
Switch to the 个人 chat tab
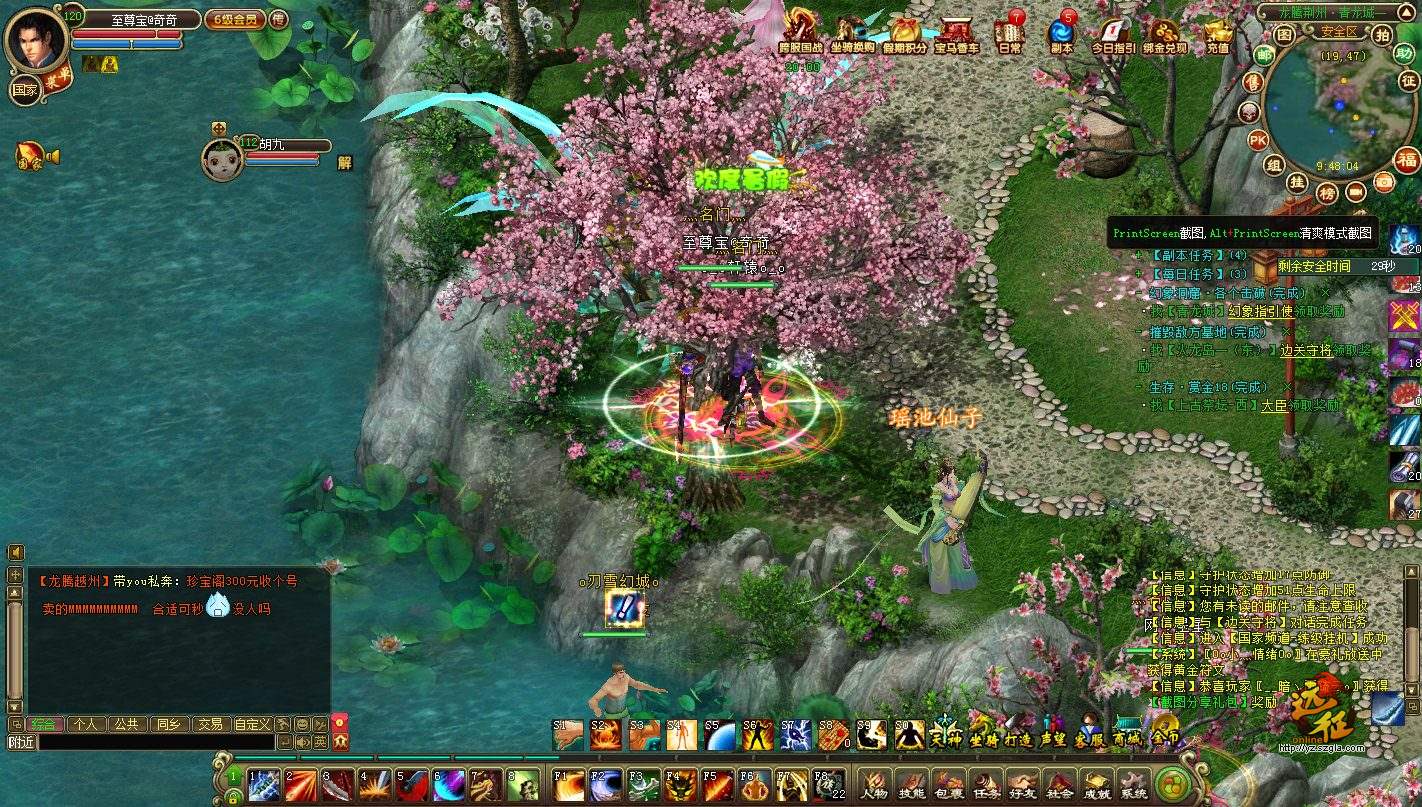click(86, 724)
